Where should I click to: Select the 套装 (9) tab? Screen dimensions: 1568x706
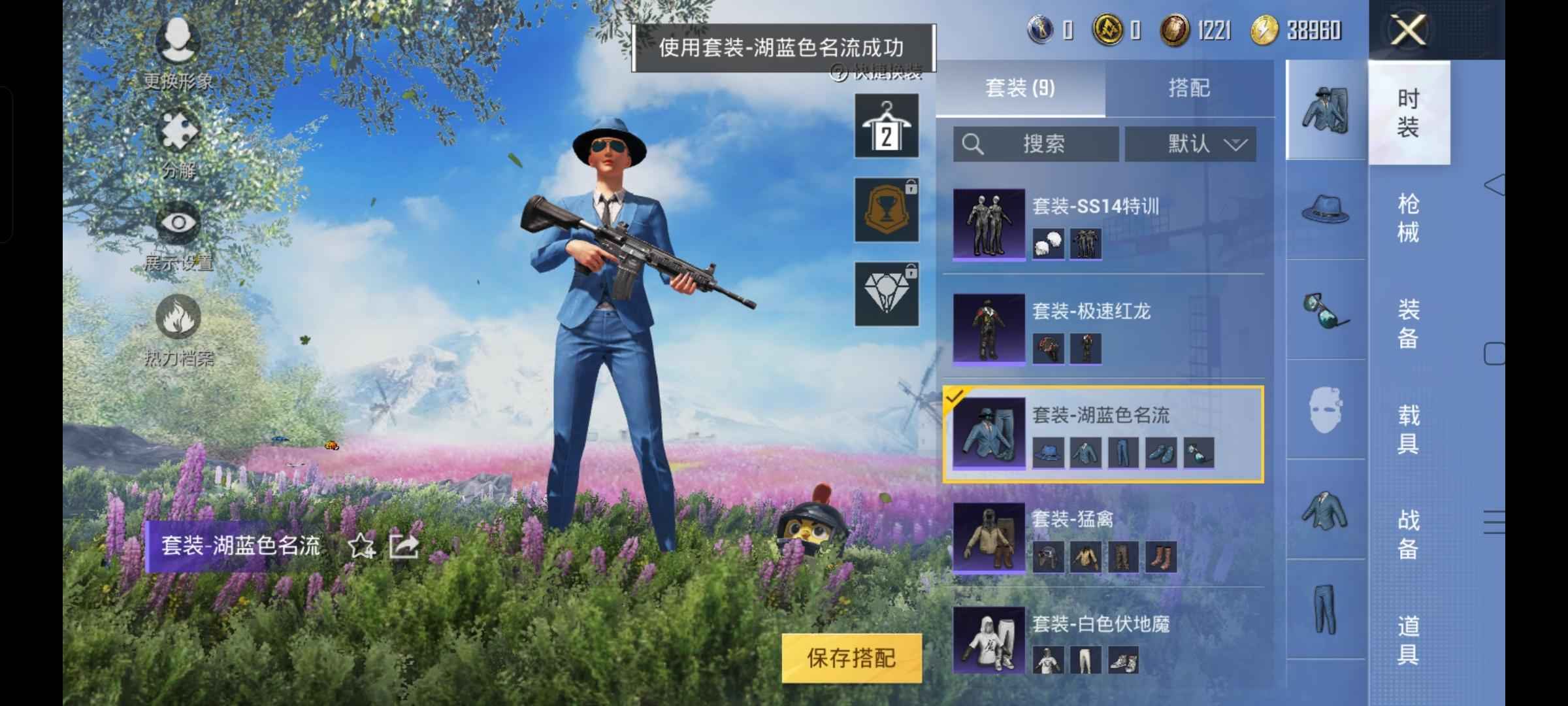pos(1020,88)
